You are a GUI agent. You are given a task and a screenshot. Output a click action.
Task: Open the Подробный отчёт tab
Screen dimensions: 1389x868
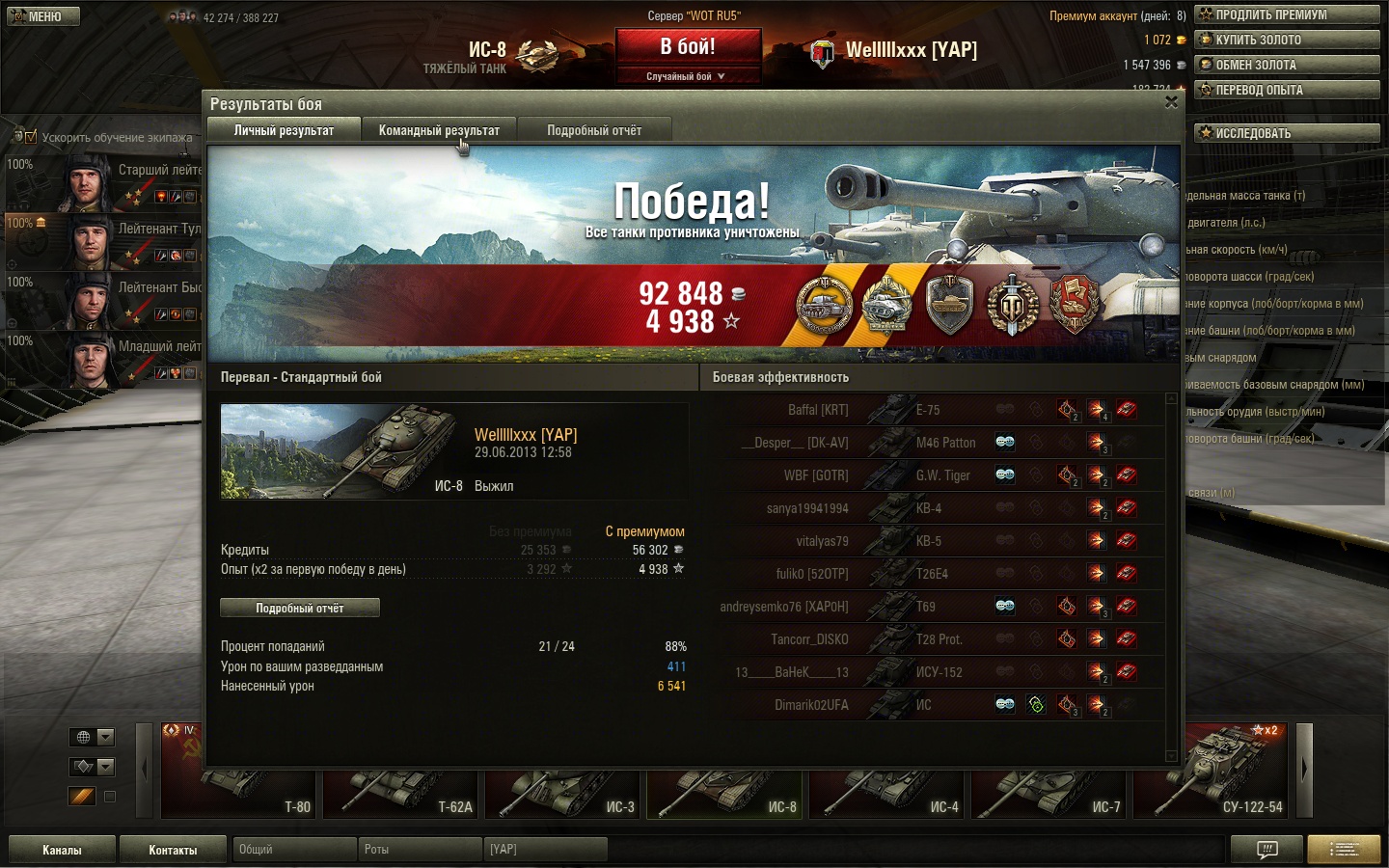[x=594, y=130]
